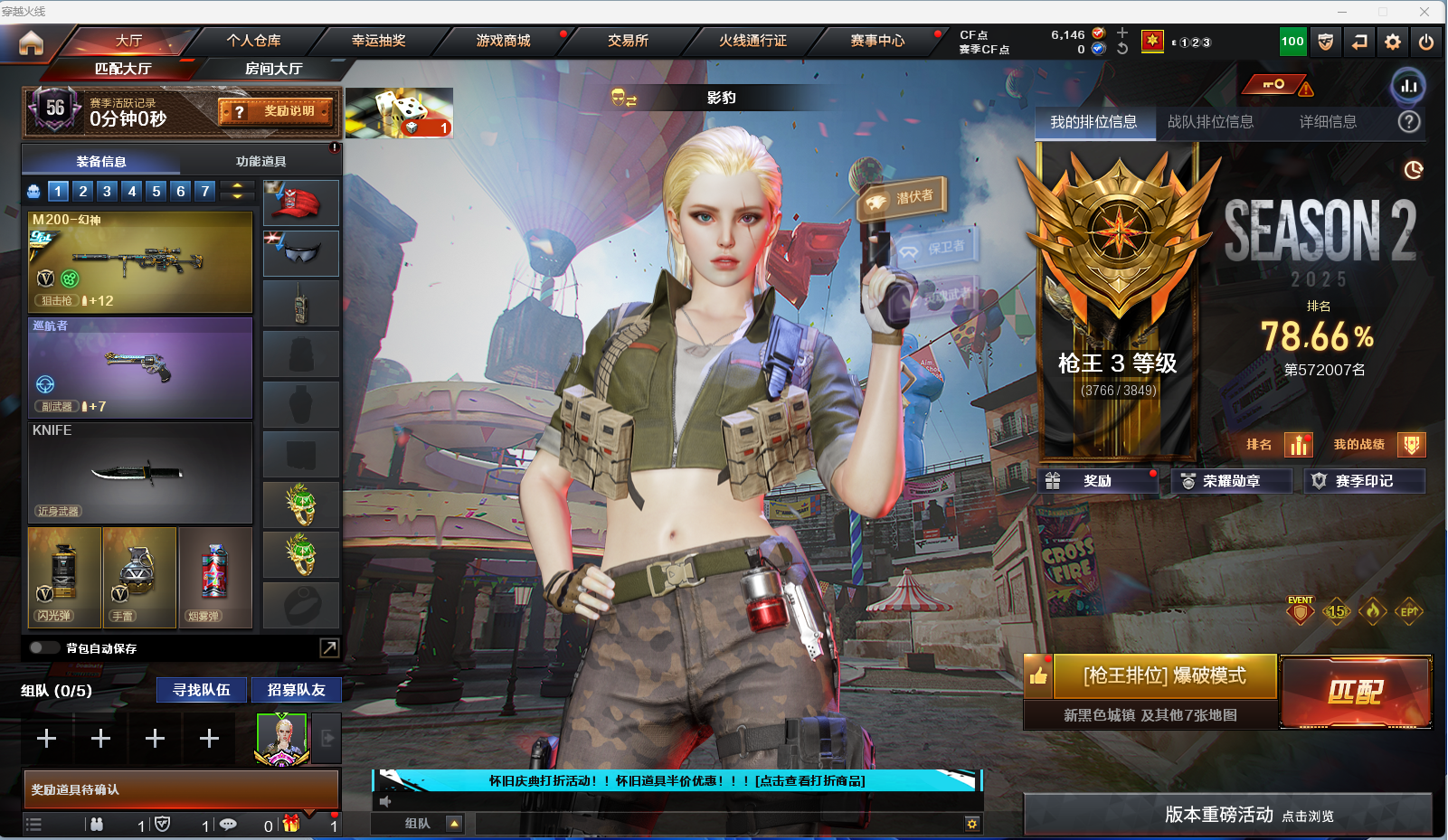Show the 详细信息 tab
This screenshot has width=1448, height=840.
(1327, 122)
